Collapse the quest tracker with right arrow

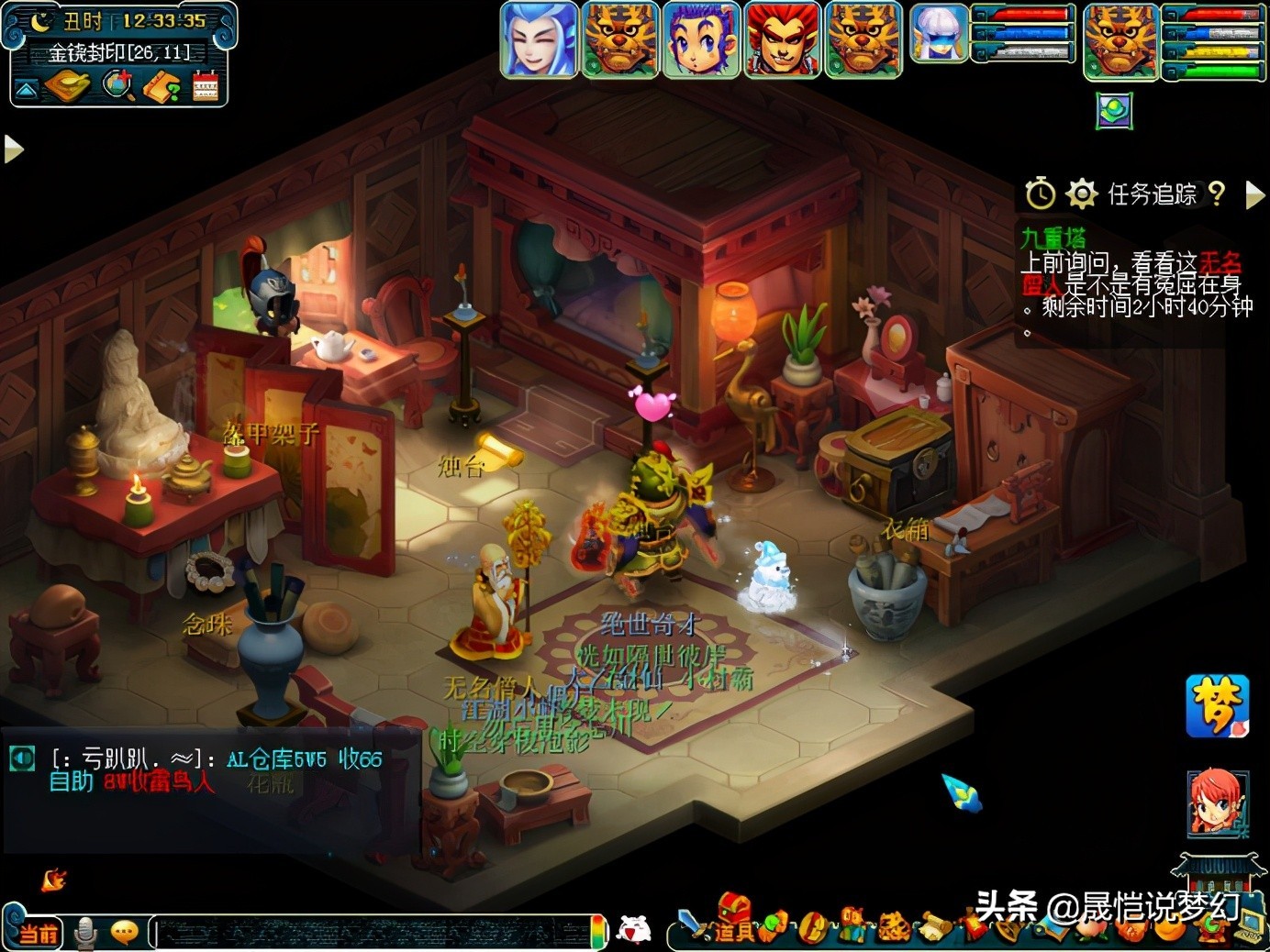click(1254, 194)
